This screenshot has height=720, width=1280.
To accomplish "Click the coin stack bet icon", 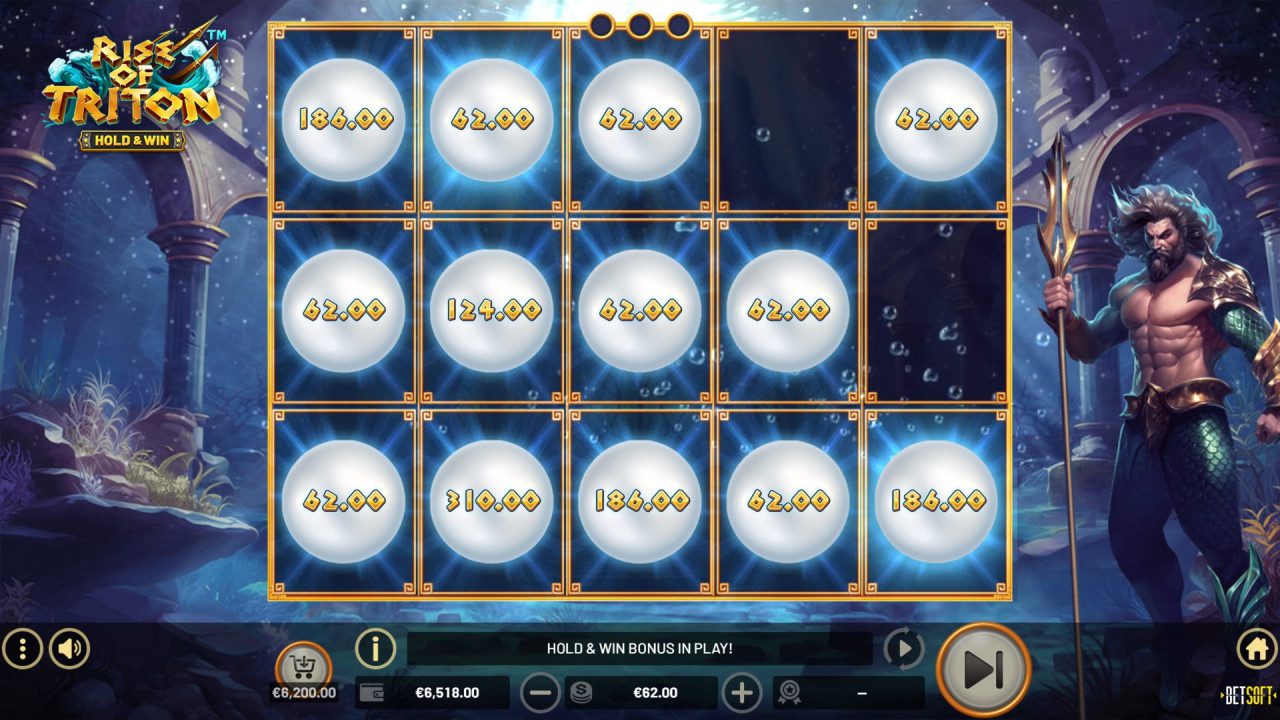I will pos(580,691).
